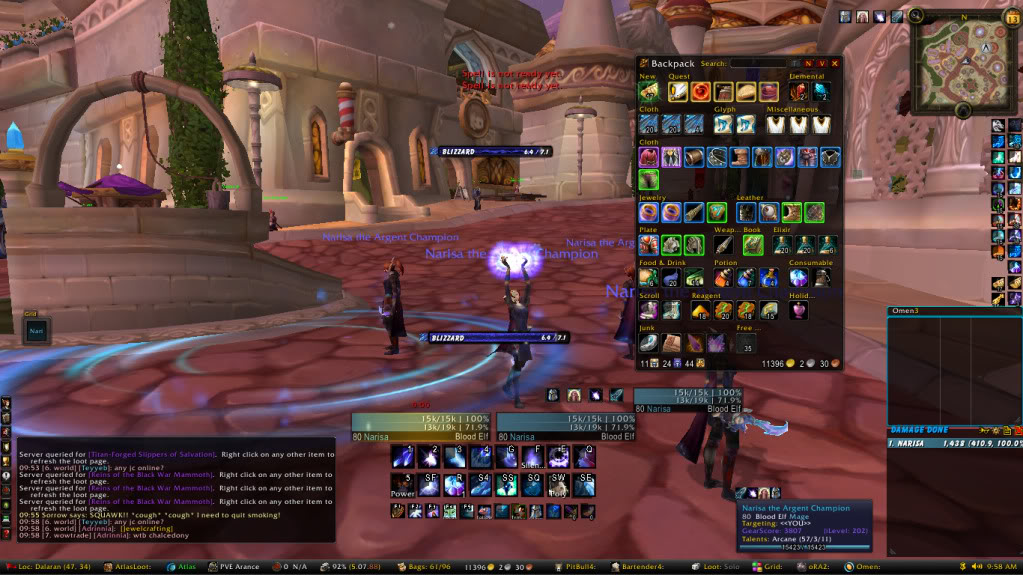Cast the action bar spell bound to 1
1023x575 pixels.
point(403,457)
